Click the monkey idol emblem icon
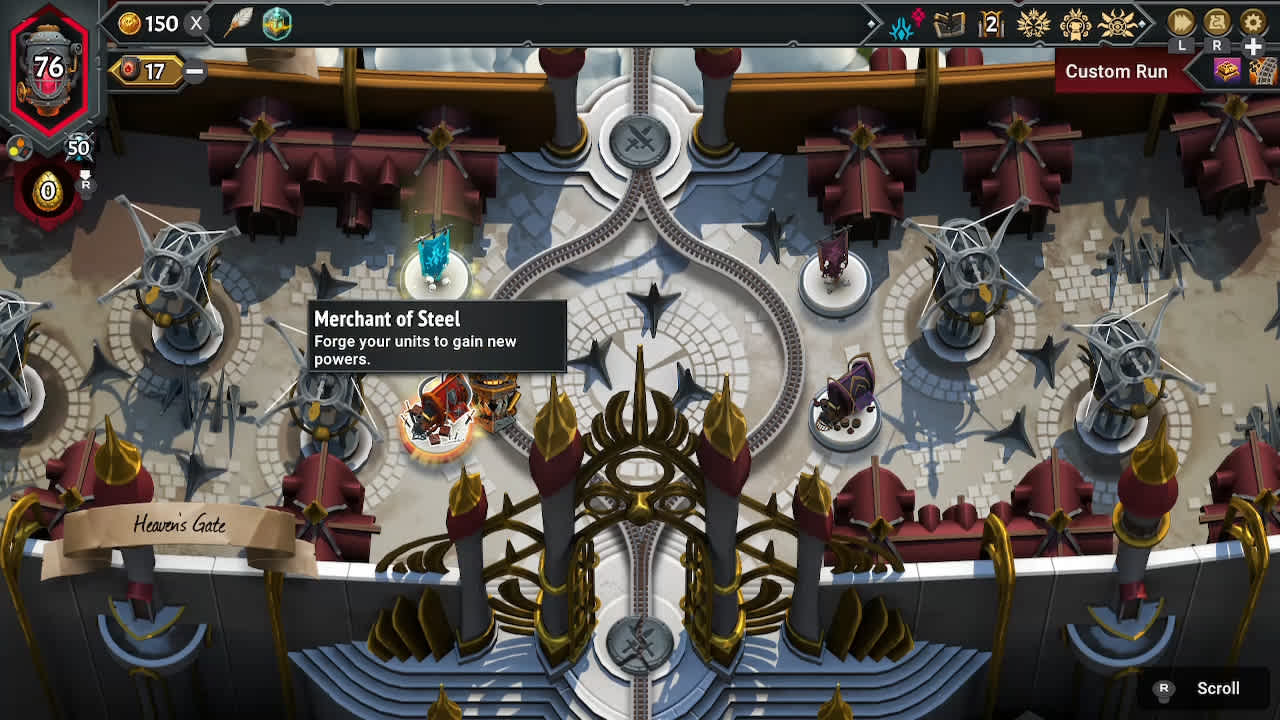This screenshot has height=720, width=1280. [1076, 23]
